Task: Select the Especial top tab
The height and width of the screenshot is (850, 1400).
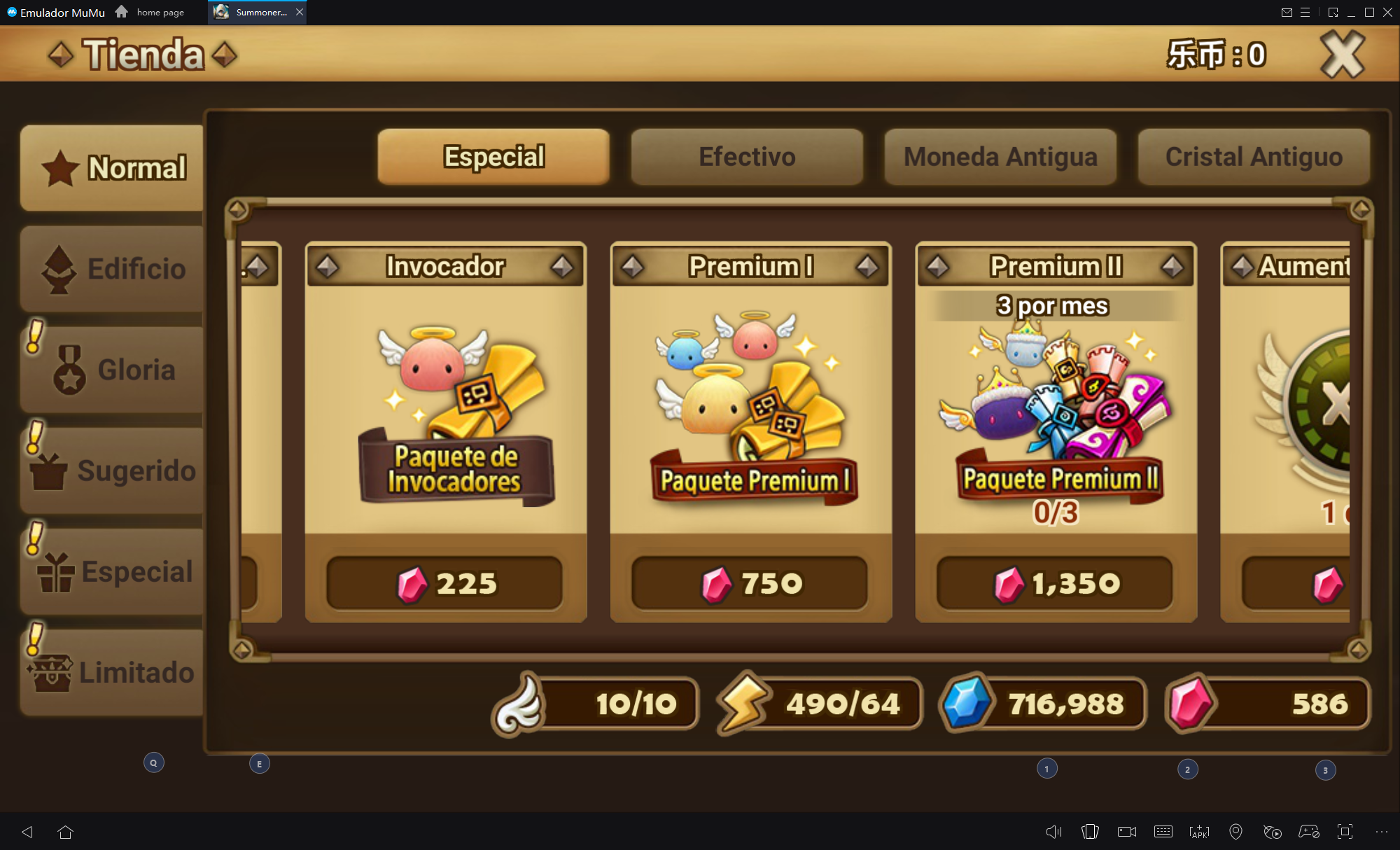Action: click(493, 157)
